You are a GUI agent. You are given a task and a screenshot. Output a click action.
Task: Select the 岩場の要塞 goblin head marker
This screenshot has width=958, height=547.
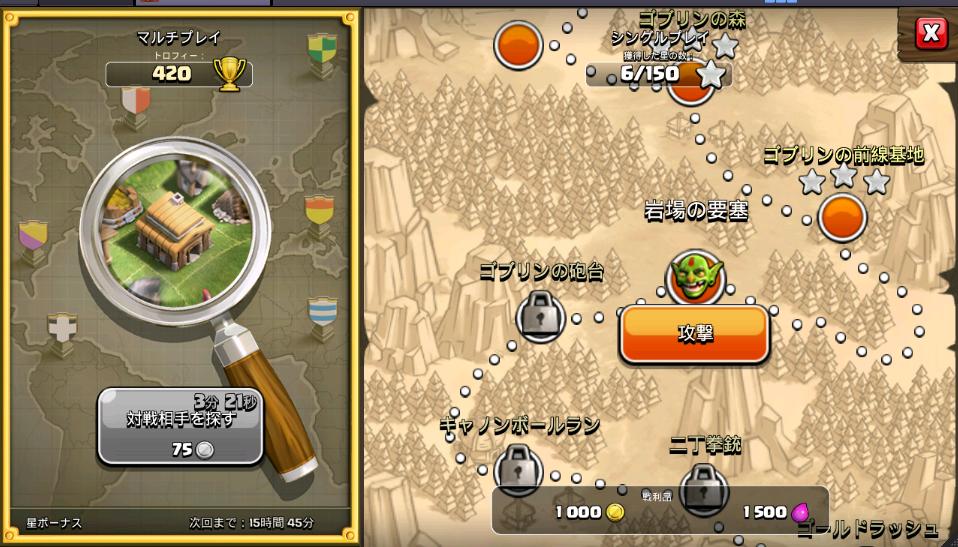tap(694, 277)
